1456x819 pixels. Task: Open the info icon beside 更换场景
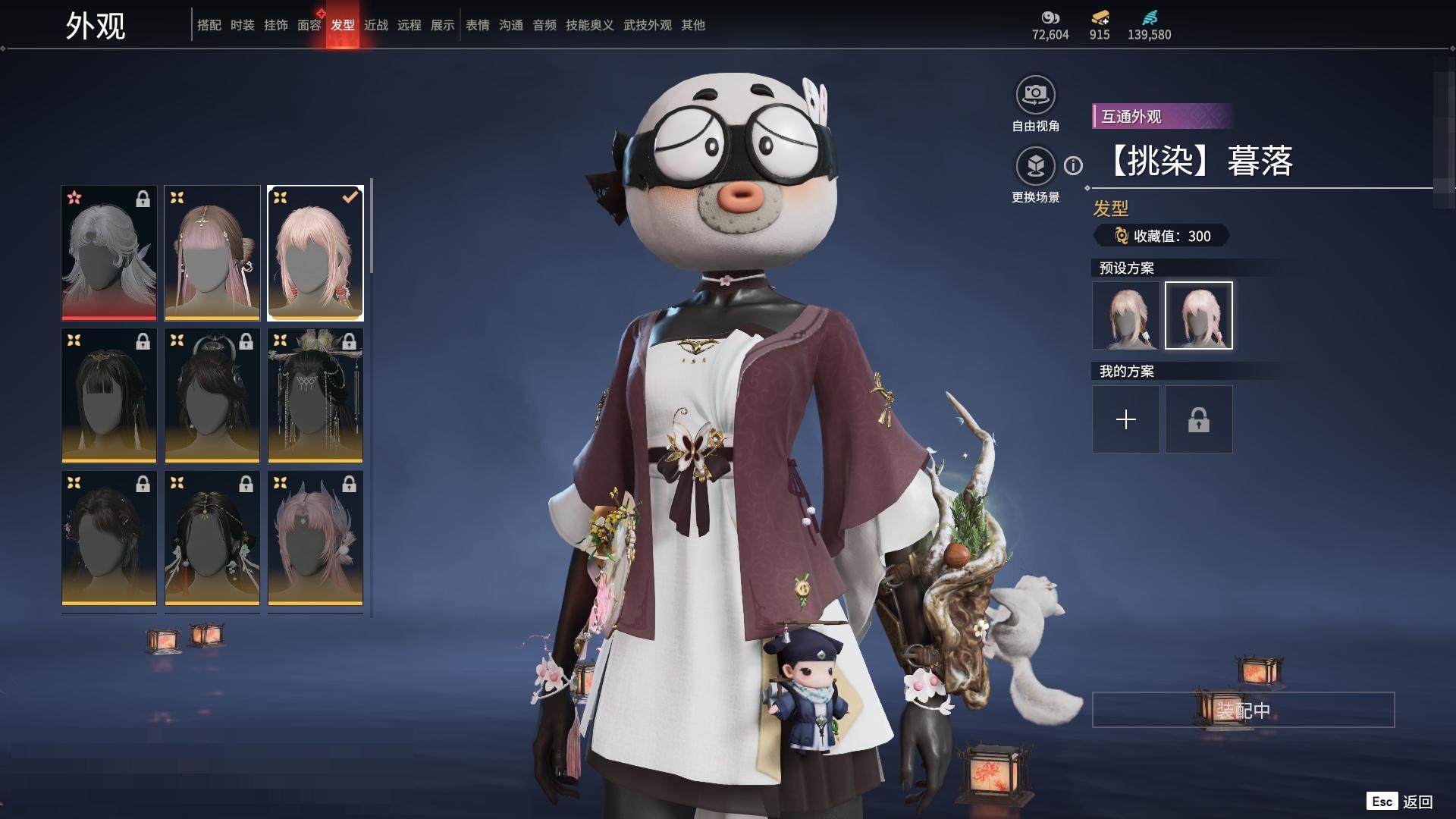pos(1073,165)
